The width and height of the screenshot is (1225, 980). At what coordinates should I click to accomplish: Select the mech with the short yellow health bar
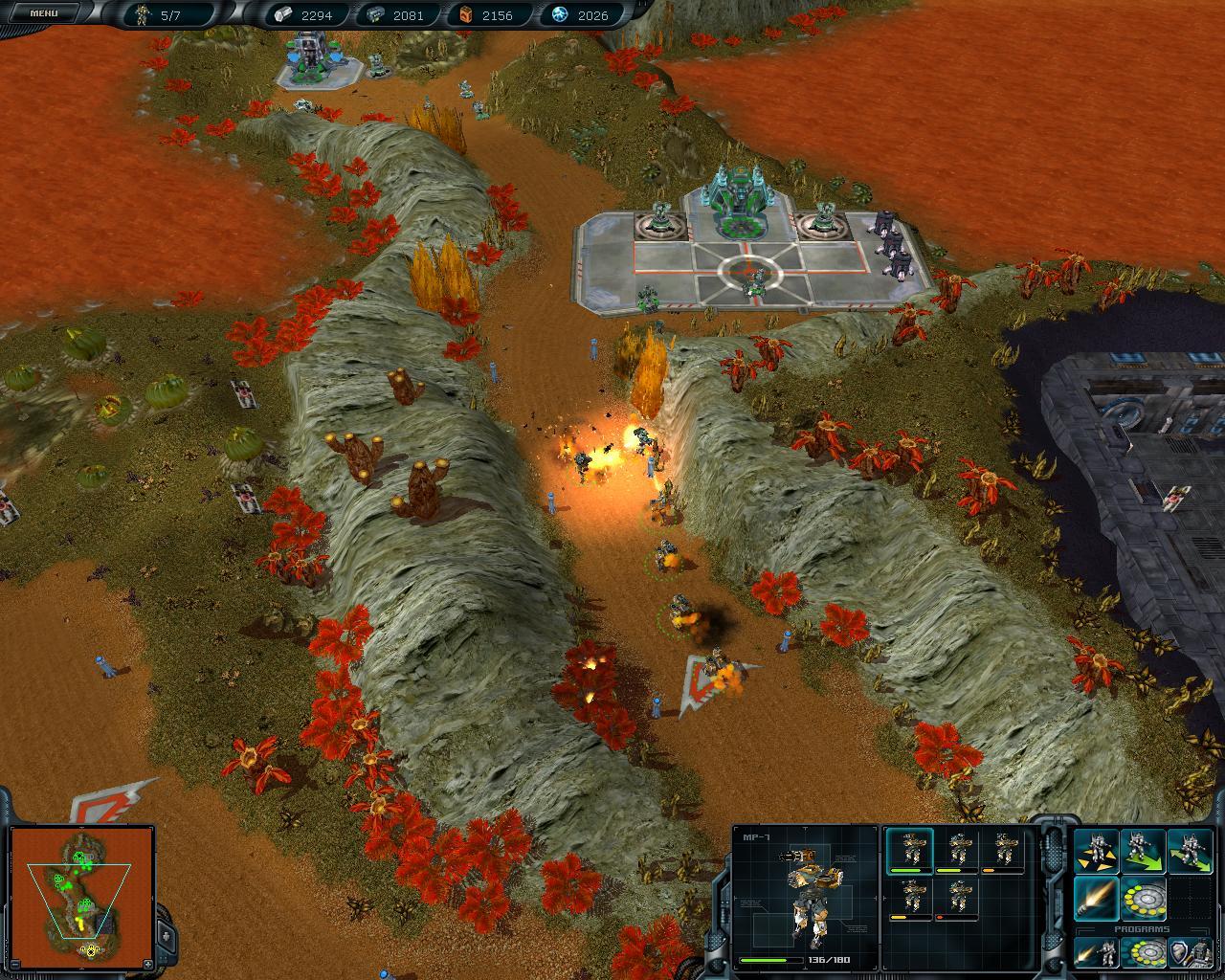pyautogui.click(x=910, y=900)
